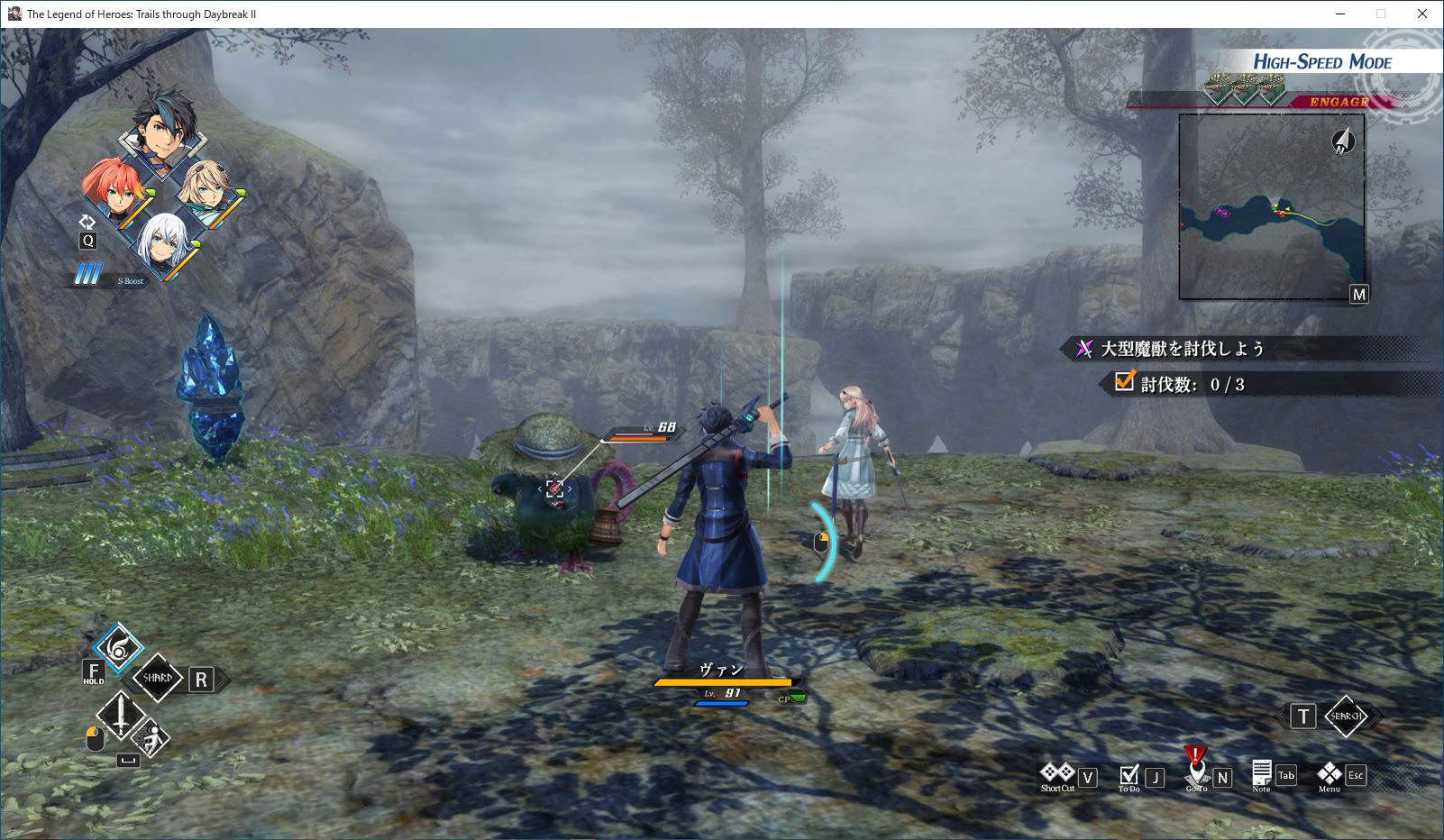
Task: Deploy the SHARD diamond button
Action: 157,679
